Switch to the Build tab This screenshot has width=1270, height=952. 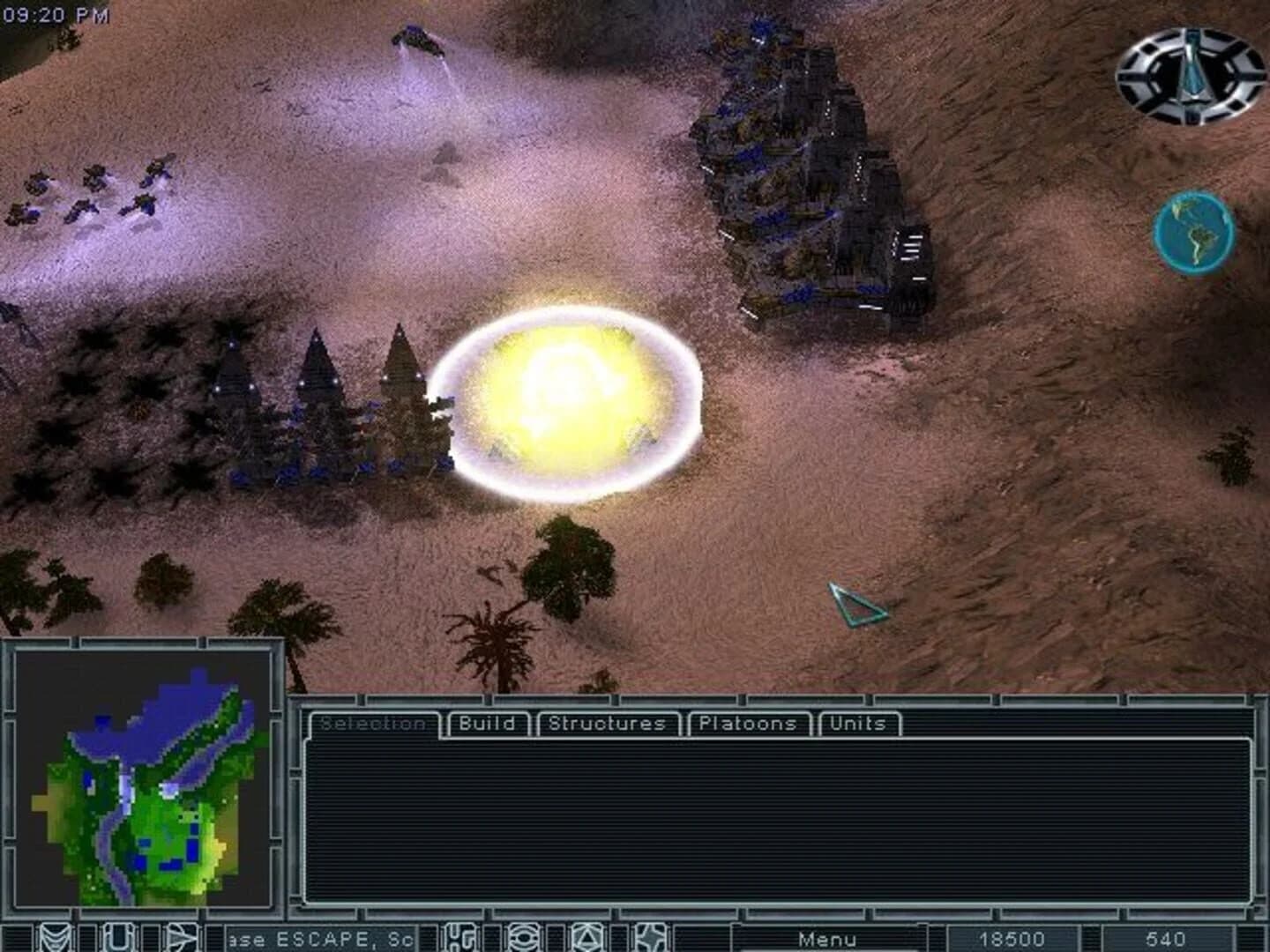(x=488, y=724)
